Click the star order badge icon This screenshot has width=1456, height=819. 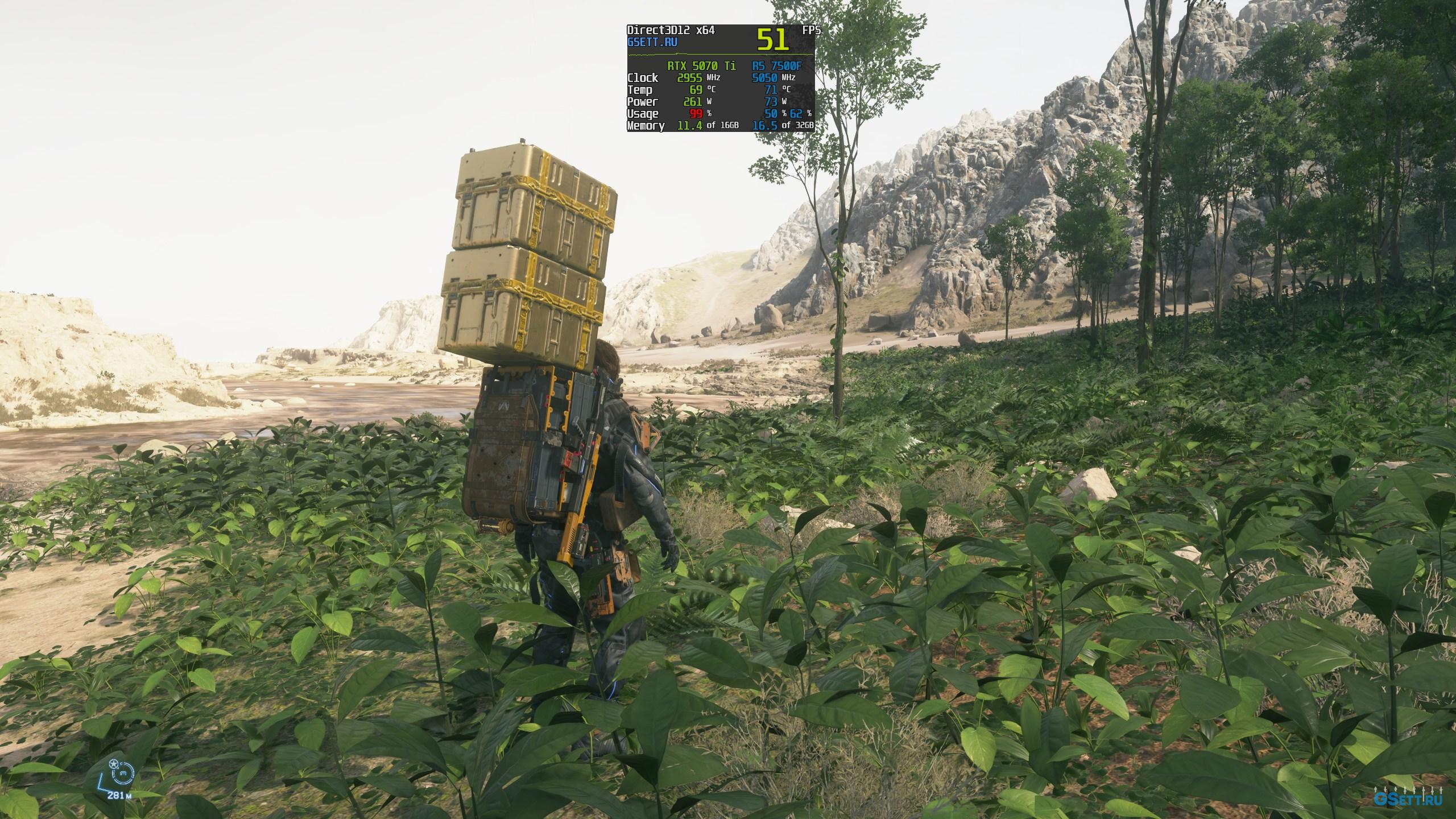point(114,763)
